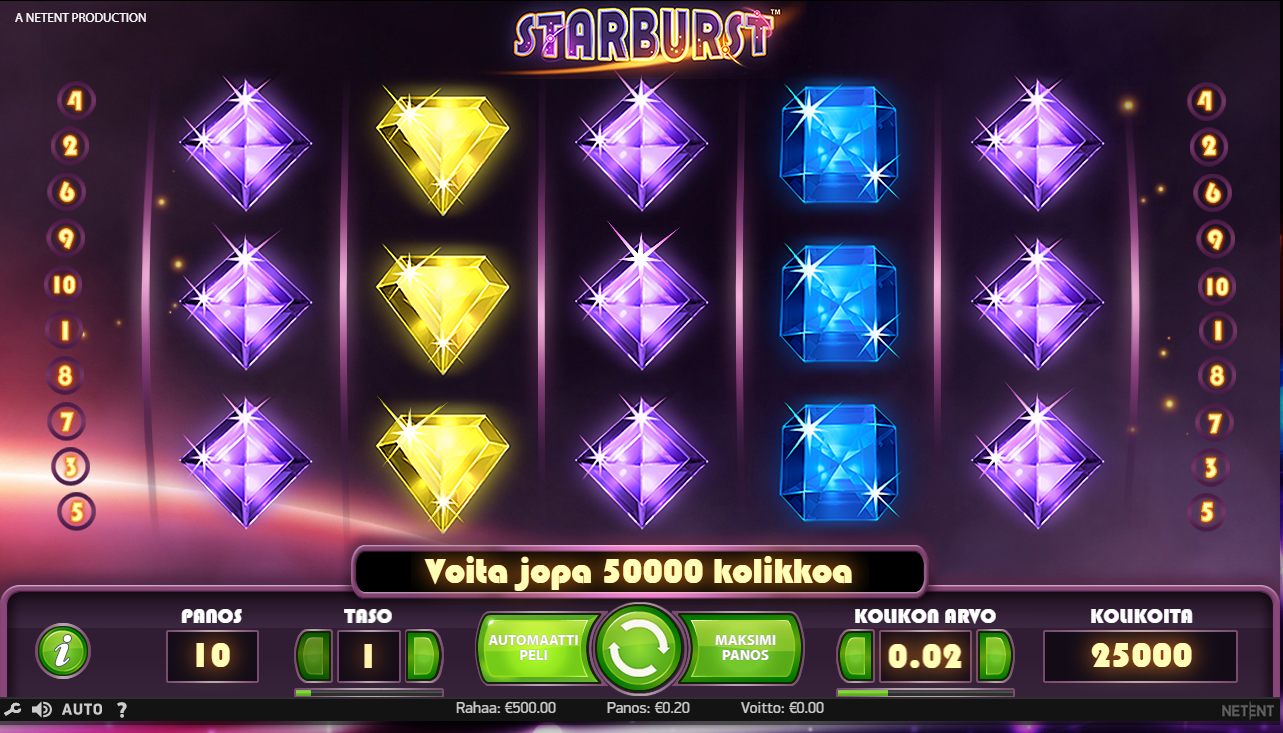
Task: Click the question mark help icon
Action: click(x=122, y=709)
